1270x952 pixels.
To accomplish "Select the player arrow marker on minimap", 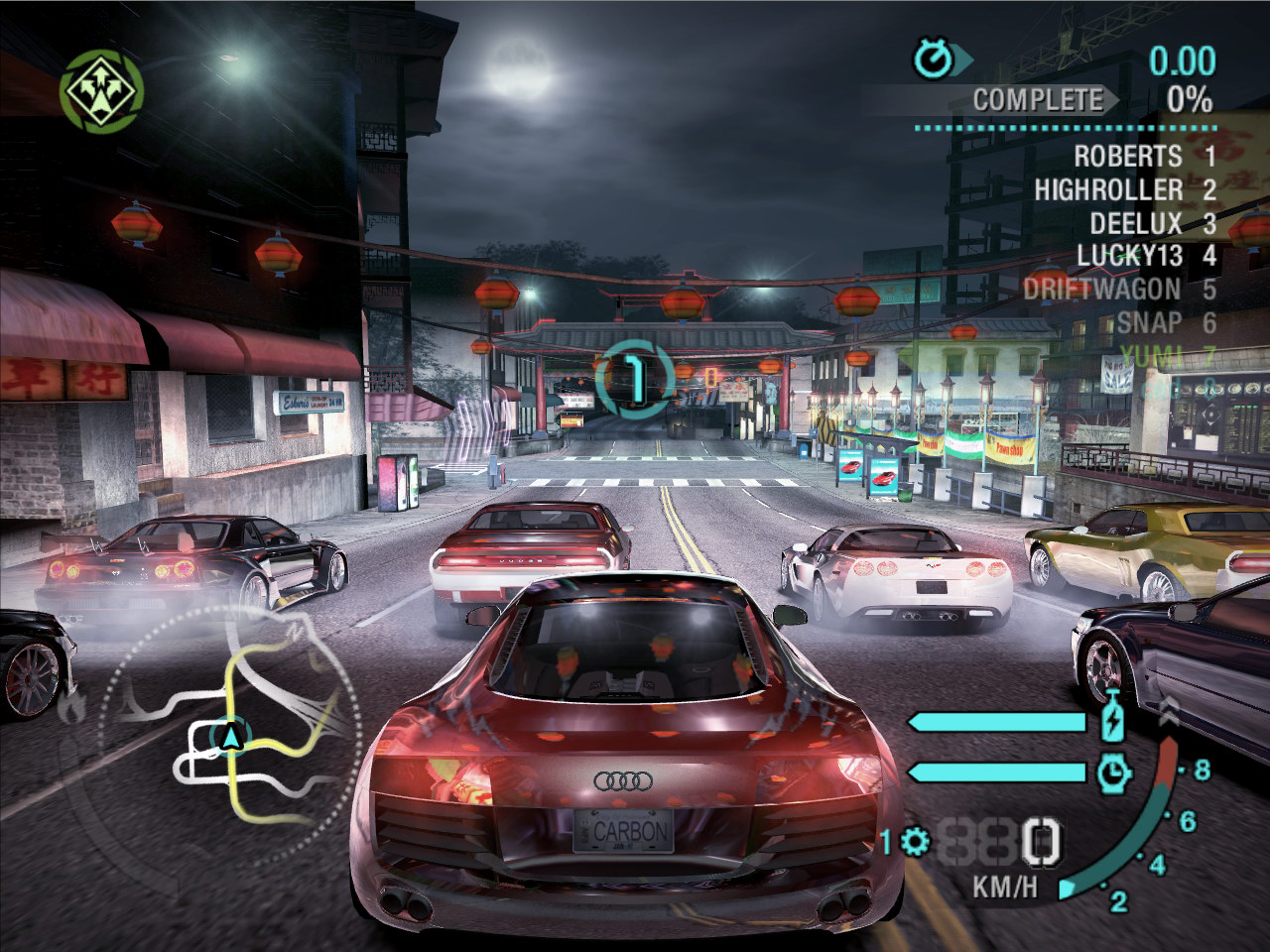I will [232, 737].
